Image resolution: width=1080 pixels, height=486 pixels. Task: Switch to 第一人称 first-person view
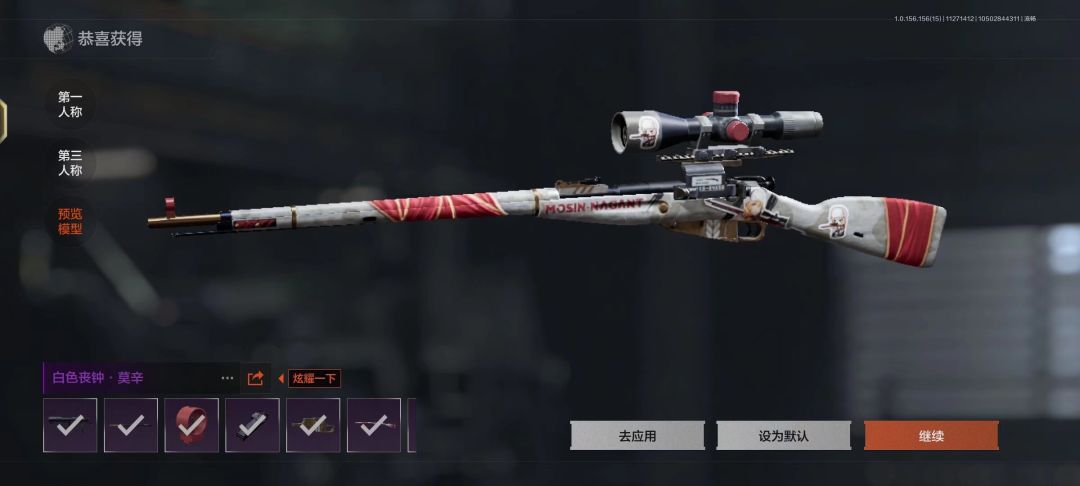(x=70, y=105)
